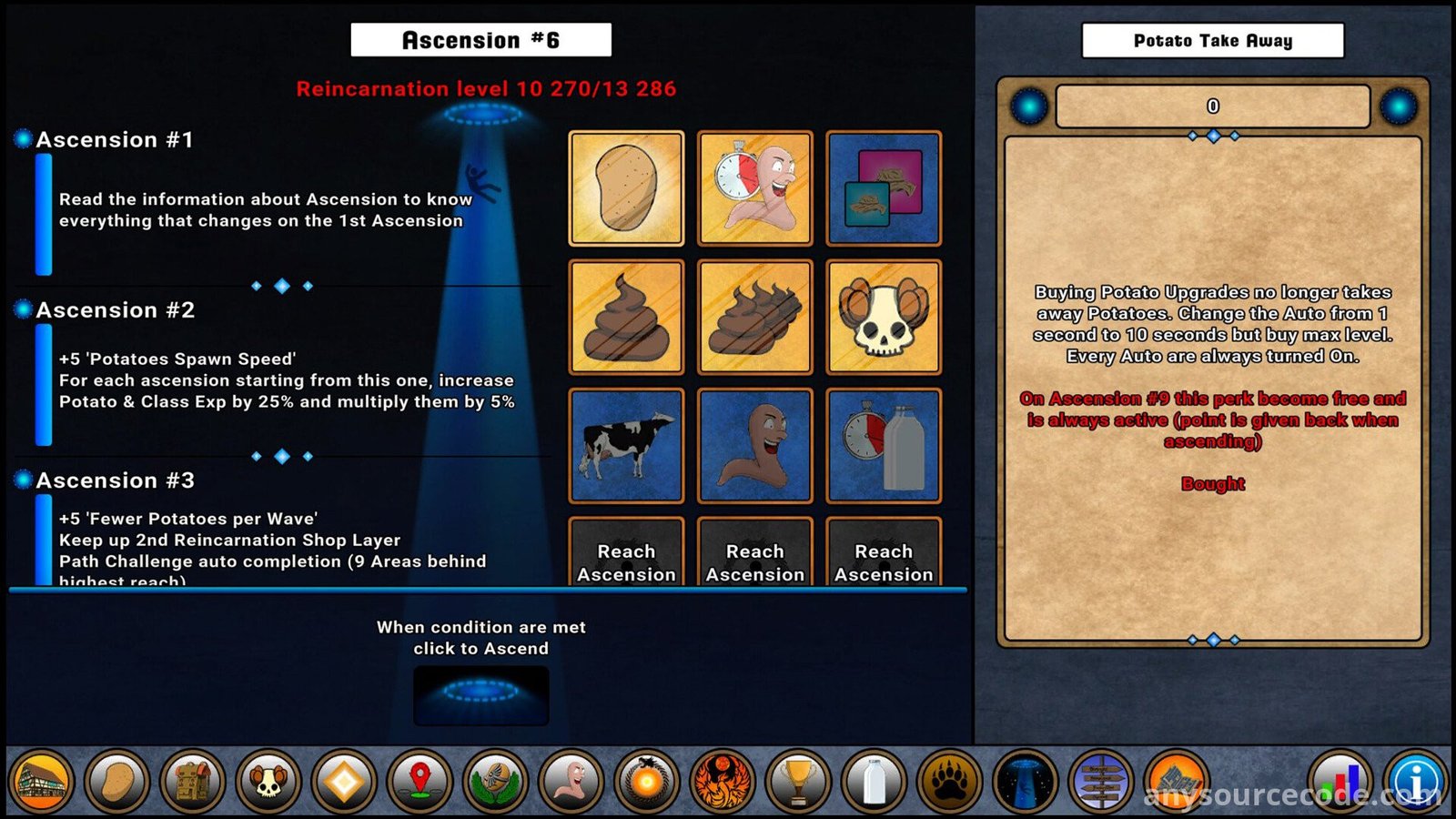
Task: Open the map pin menu
Action: tap(420, 782)
